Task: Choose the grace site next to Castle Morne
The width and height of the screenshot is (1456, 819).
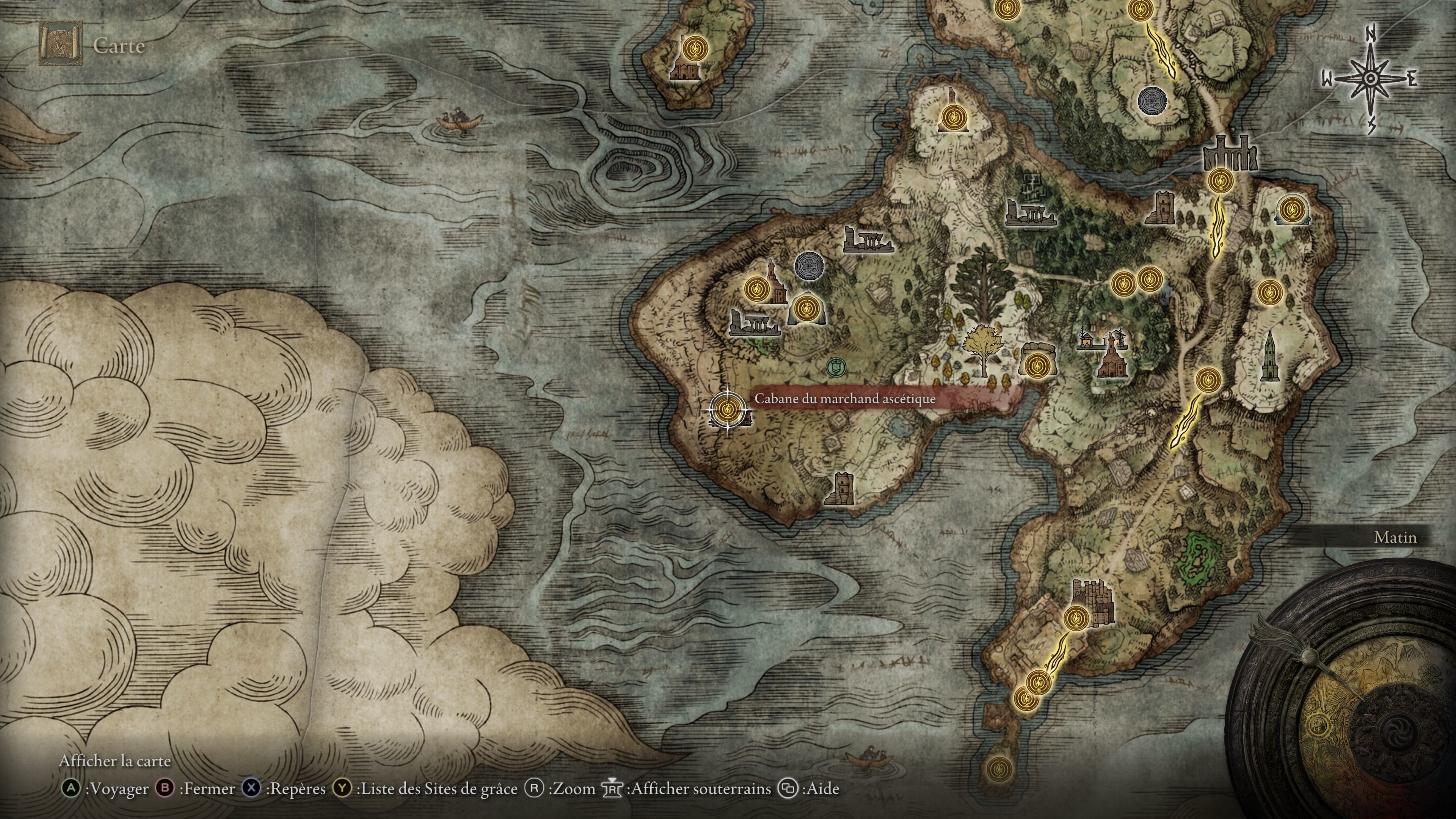Action: [x=1076, y=617]
